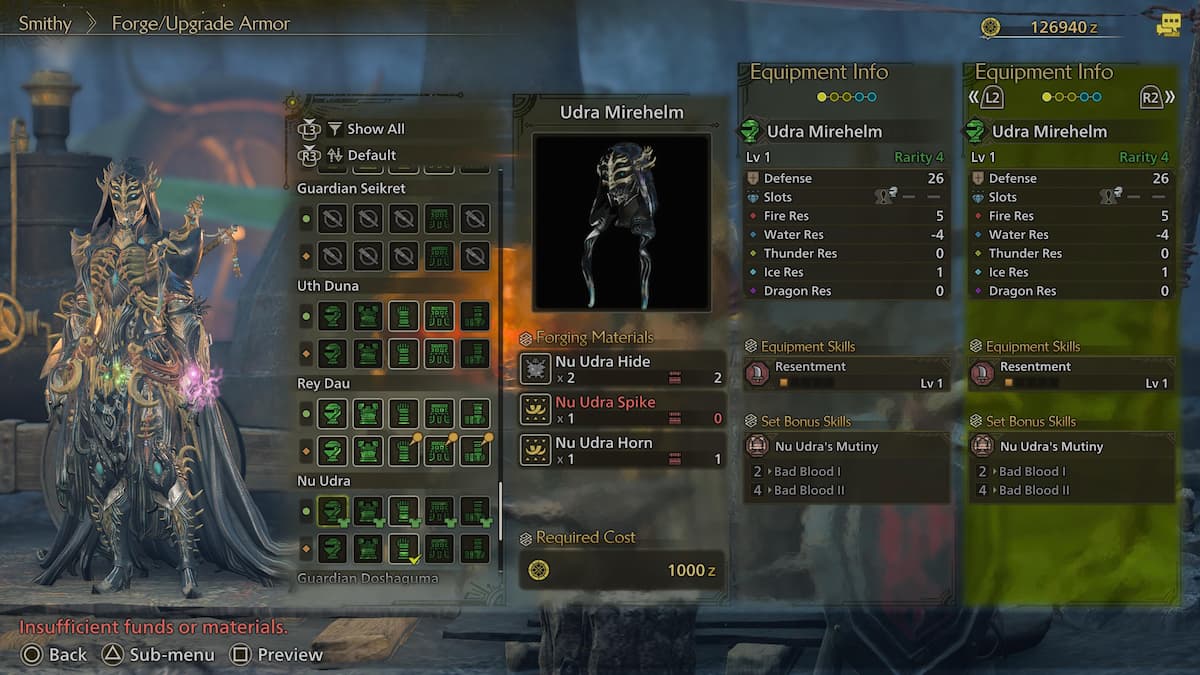Click the Udra Mirehelm preview image
The image size is (1200, 675).
pyautogui.click(x=621, y=222)
